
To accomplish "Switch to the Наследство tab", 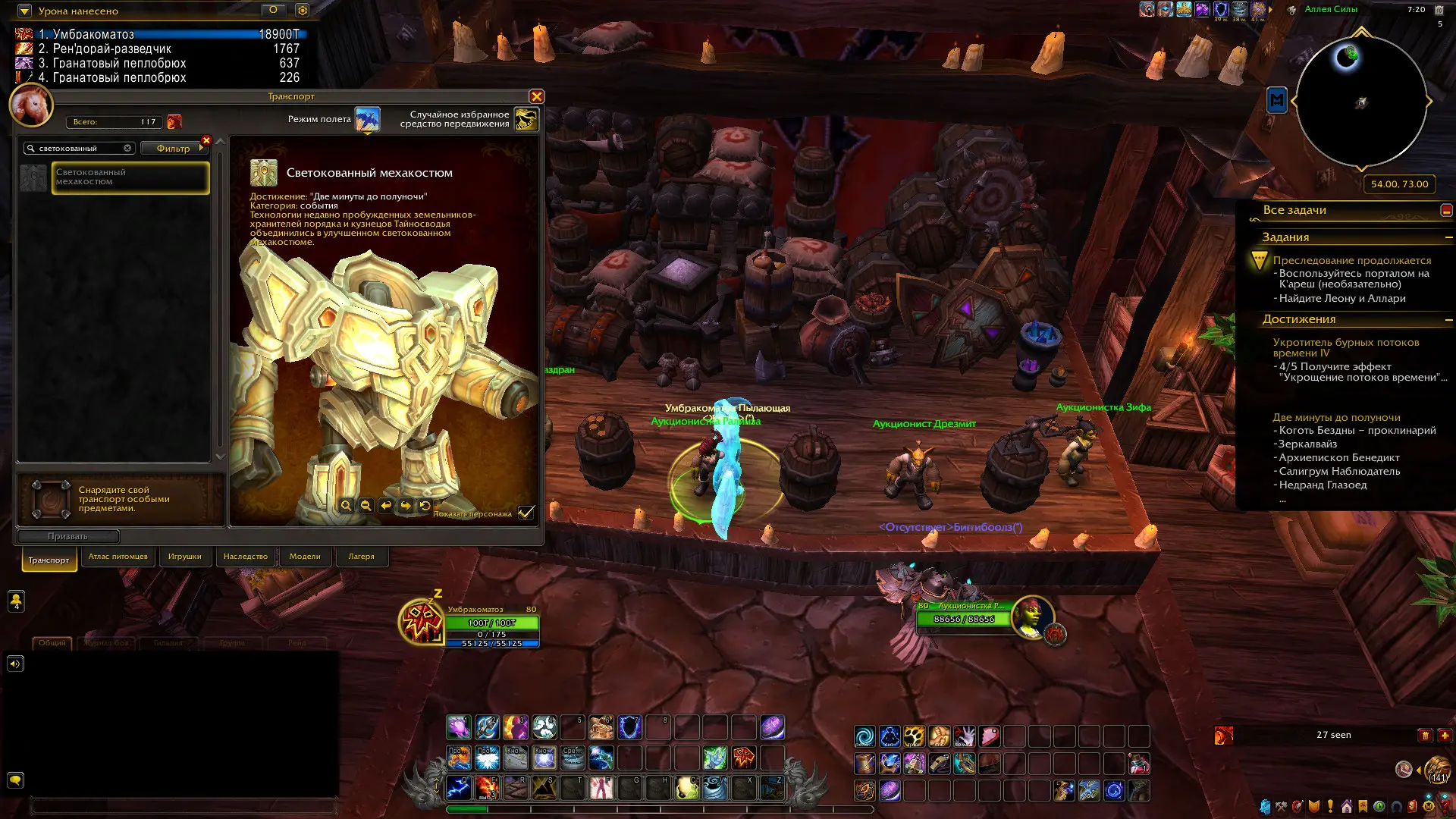I will pyautogui.click(x=245, y=557).
